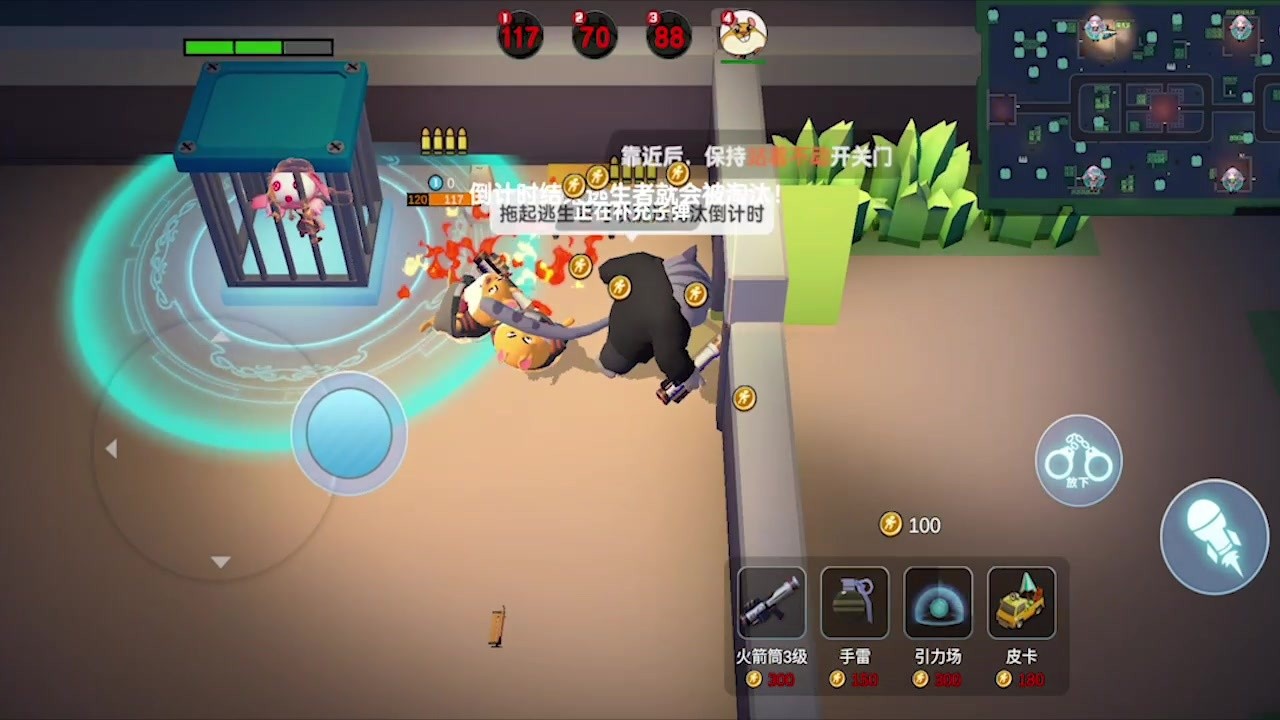Buy the 手雷 grenade from the shop
This screenshot has width=1280, height=720.
855,603
